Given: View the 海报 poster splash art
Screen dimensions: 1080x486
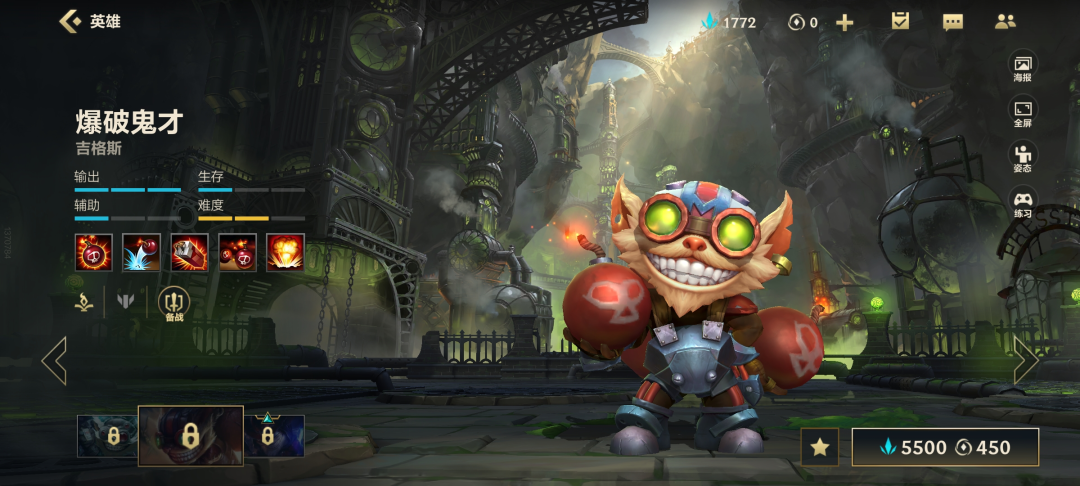Looking at the screenshot, I should pyautogui.click(x=1022, y=67).
